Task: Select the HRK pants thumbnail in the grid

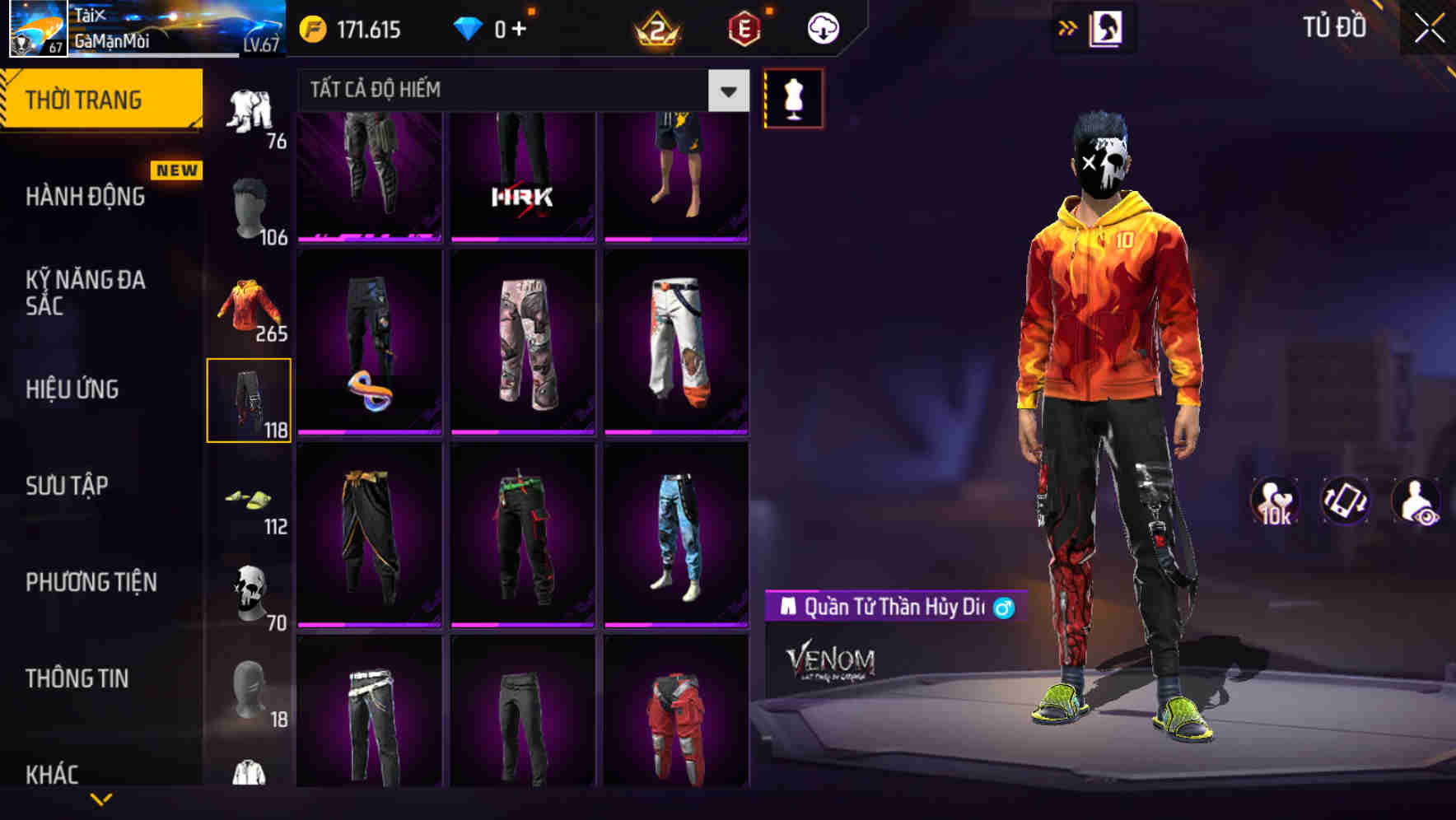Action: click(524, 175)
